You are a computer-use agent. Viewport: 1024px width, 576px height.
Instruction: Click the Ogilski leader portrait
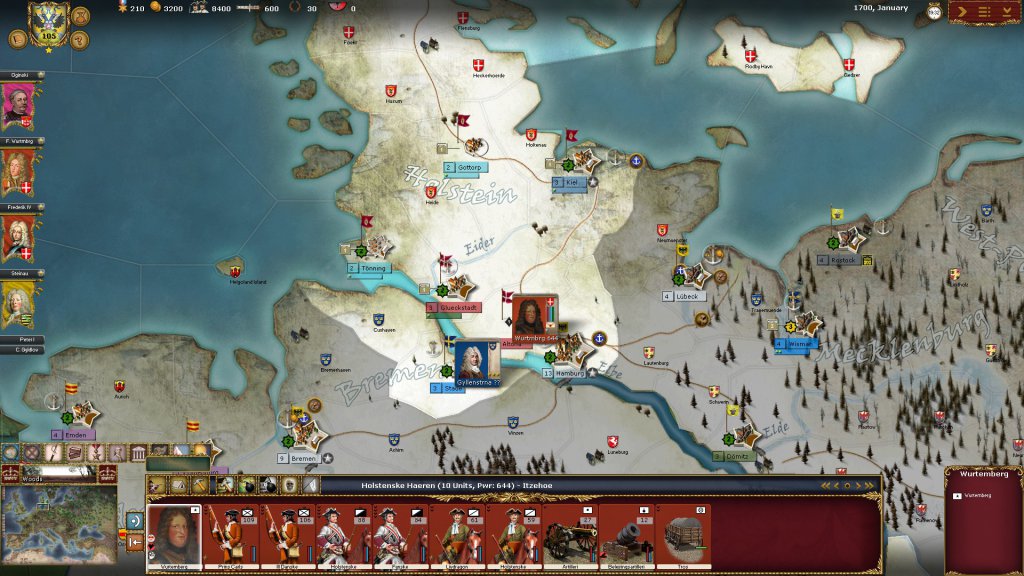17,106
